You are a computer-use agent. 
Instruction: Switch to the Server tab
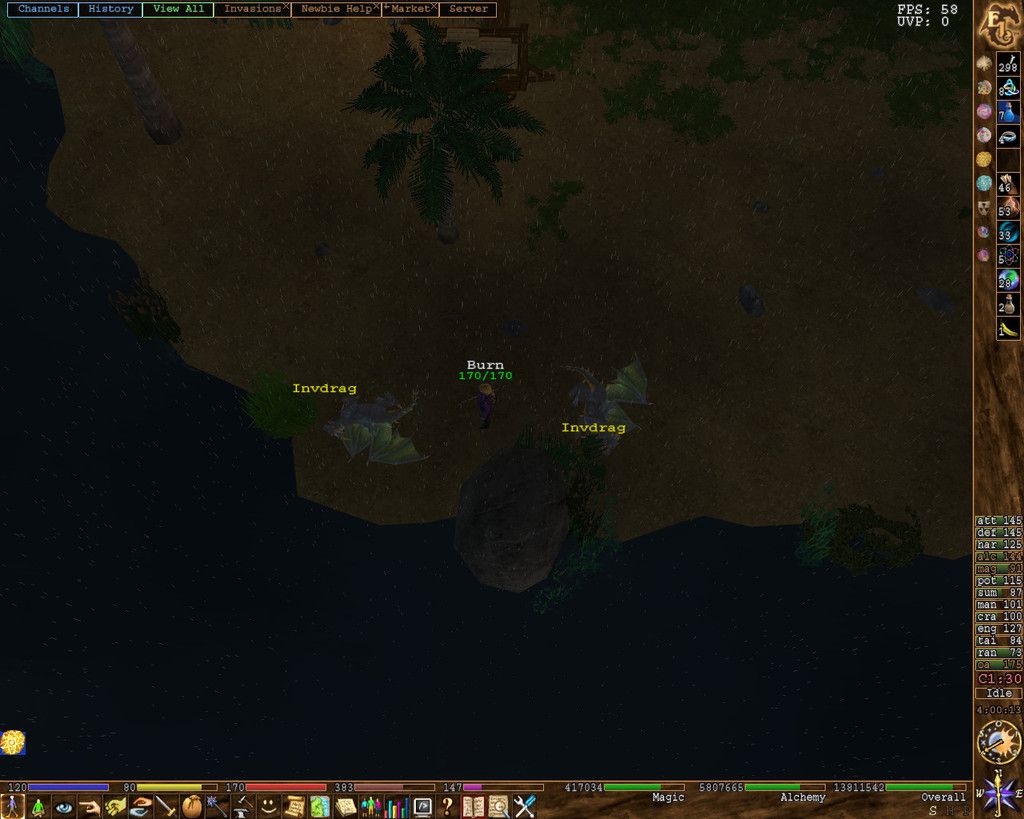pos(469,9)
